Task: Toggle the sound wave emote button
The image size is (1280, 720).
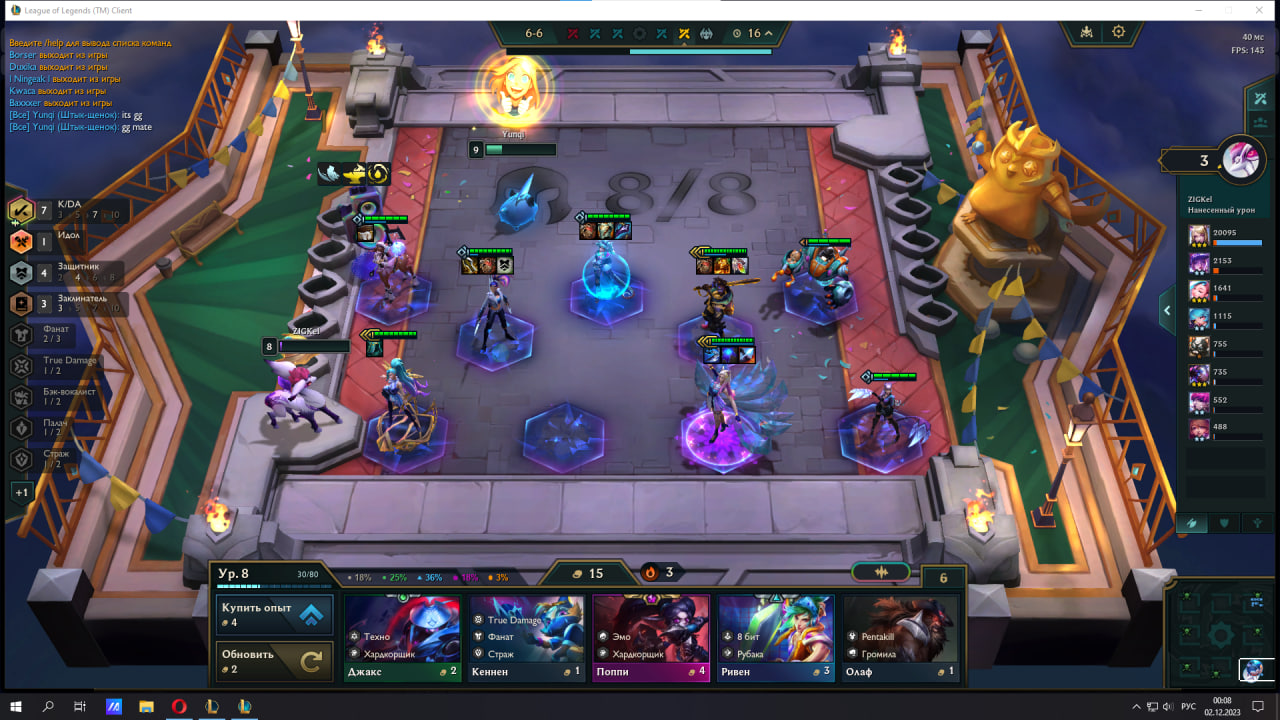Action: click(881, 572)
